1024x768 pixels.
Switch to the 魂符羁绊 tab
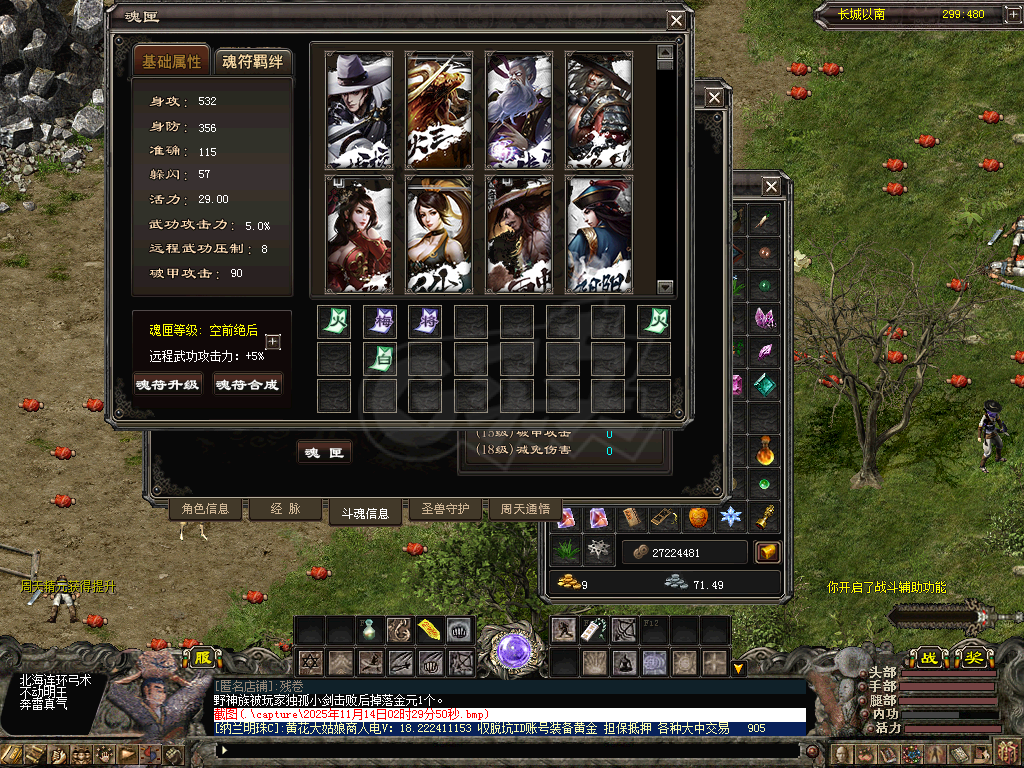pyautogui.click(x=253, y=62)
